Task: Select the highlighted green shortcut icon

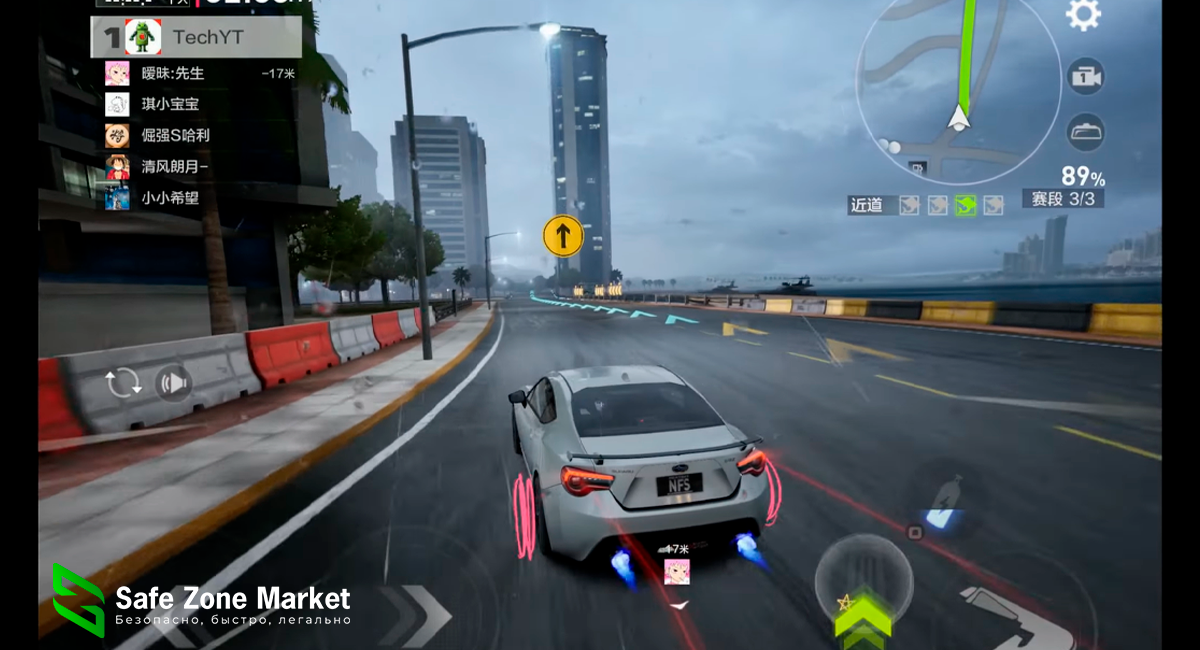Action: pyautogui.click(x=965, y=205)
